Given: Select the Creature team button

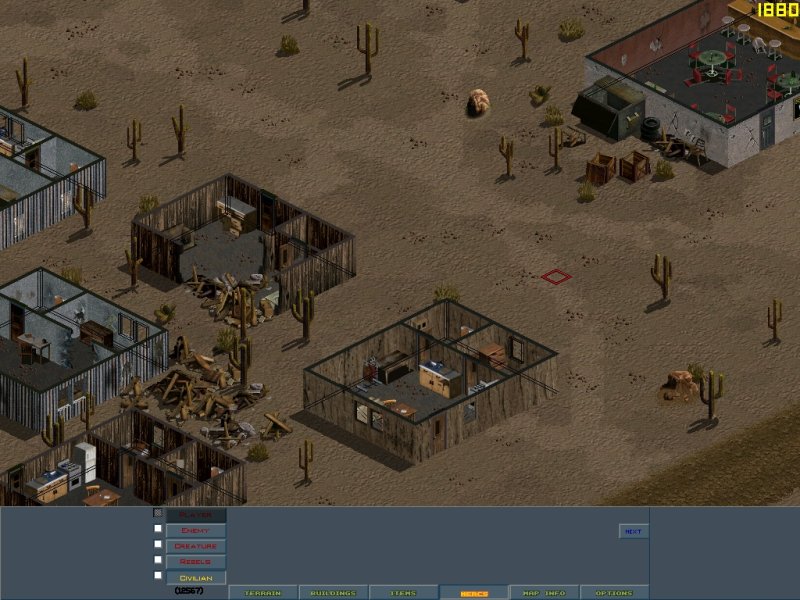Looking at the screenshot, I should (196, 546).
